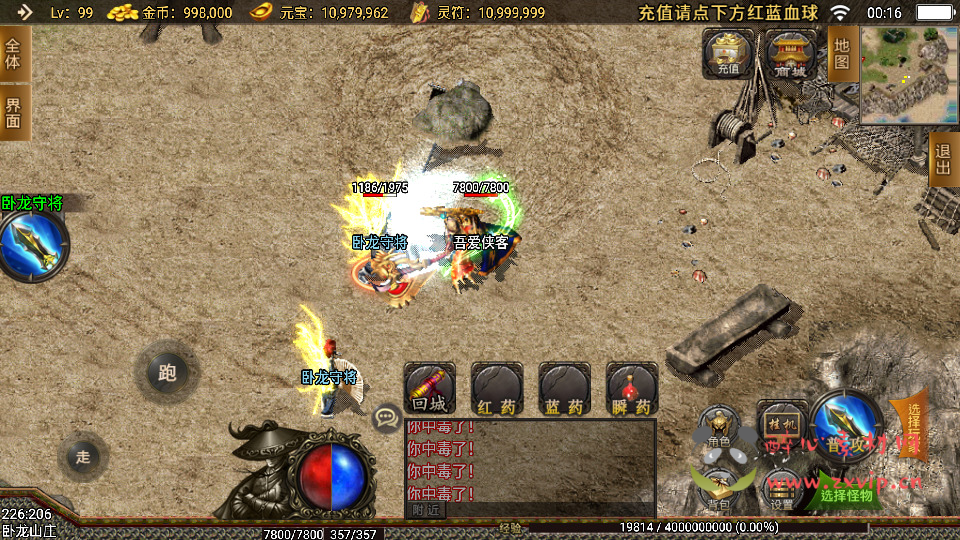The height and width of the screenshot is (540, 960).
Task: Open the chat speech bubble
Action: [x=385, y=418]
